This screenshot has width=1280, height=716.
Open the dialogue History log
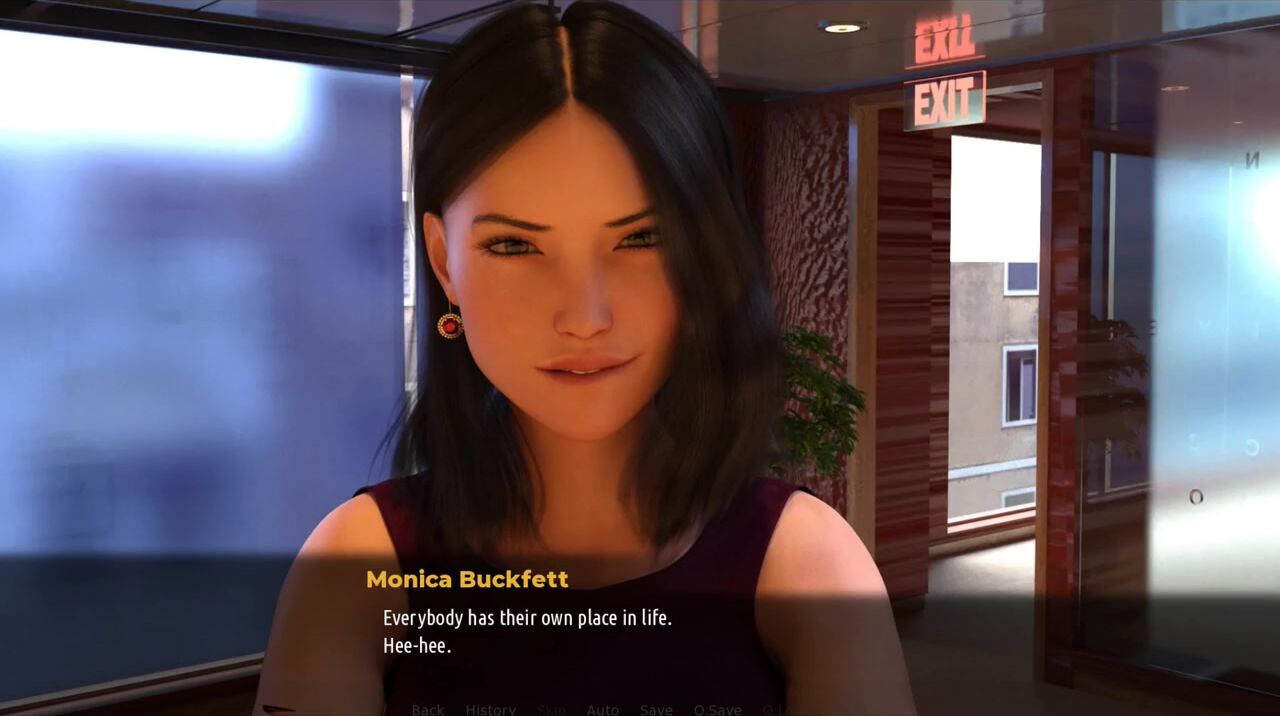(490, 709)
